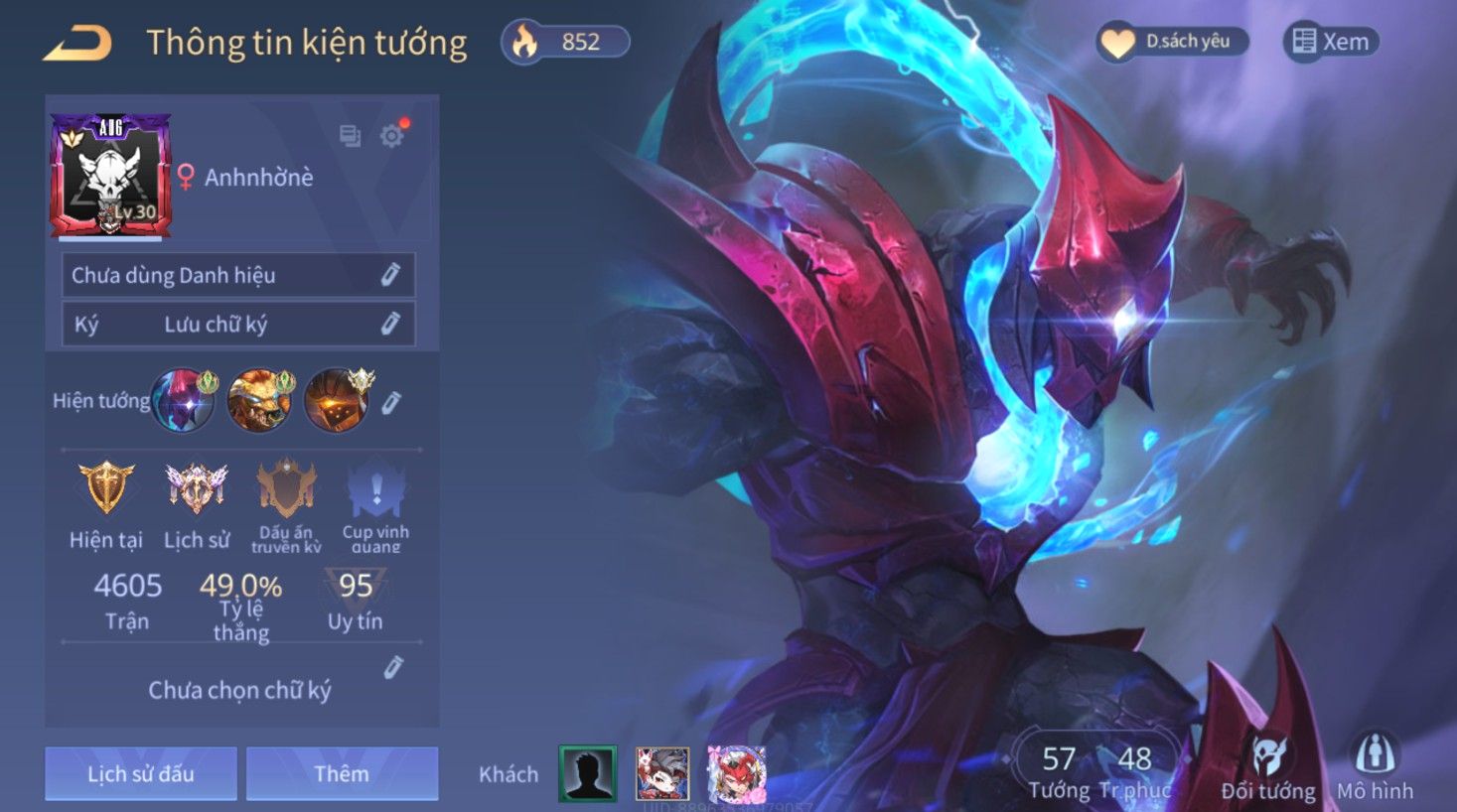Click the Thêm button

click(x=342, y=773)
